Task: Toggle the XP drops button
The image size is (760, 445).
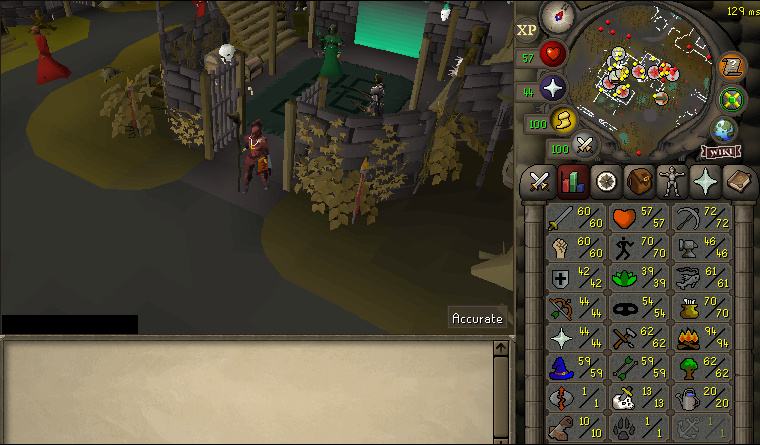Action: pyautogui.click(x=527, y=30)
